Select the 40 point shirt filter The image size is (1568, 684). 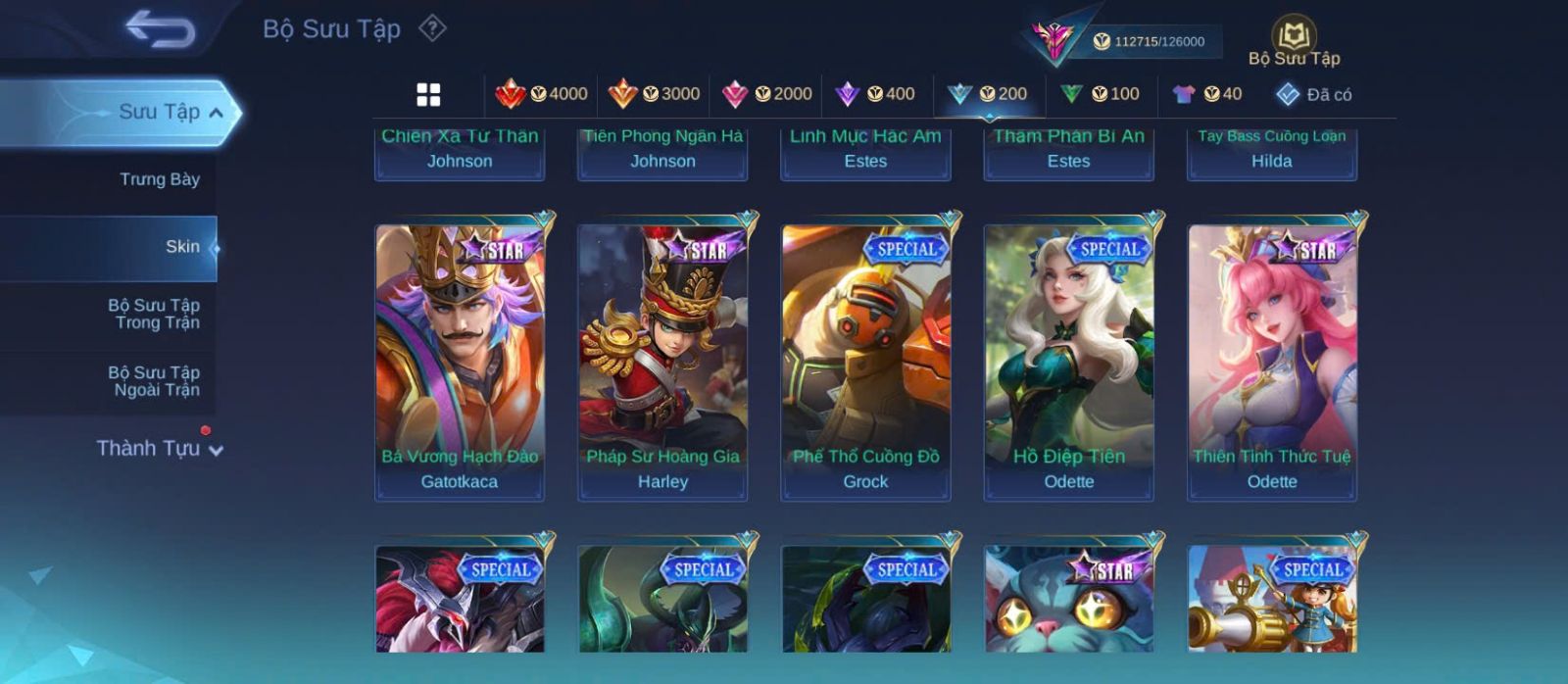(x=1207, y=94)
